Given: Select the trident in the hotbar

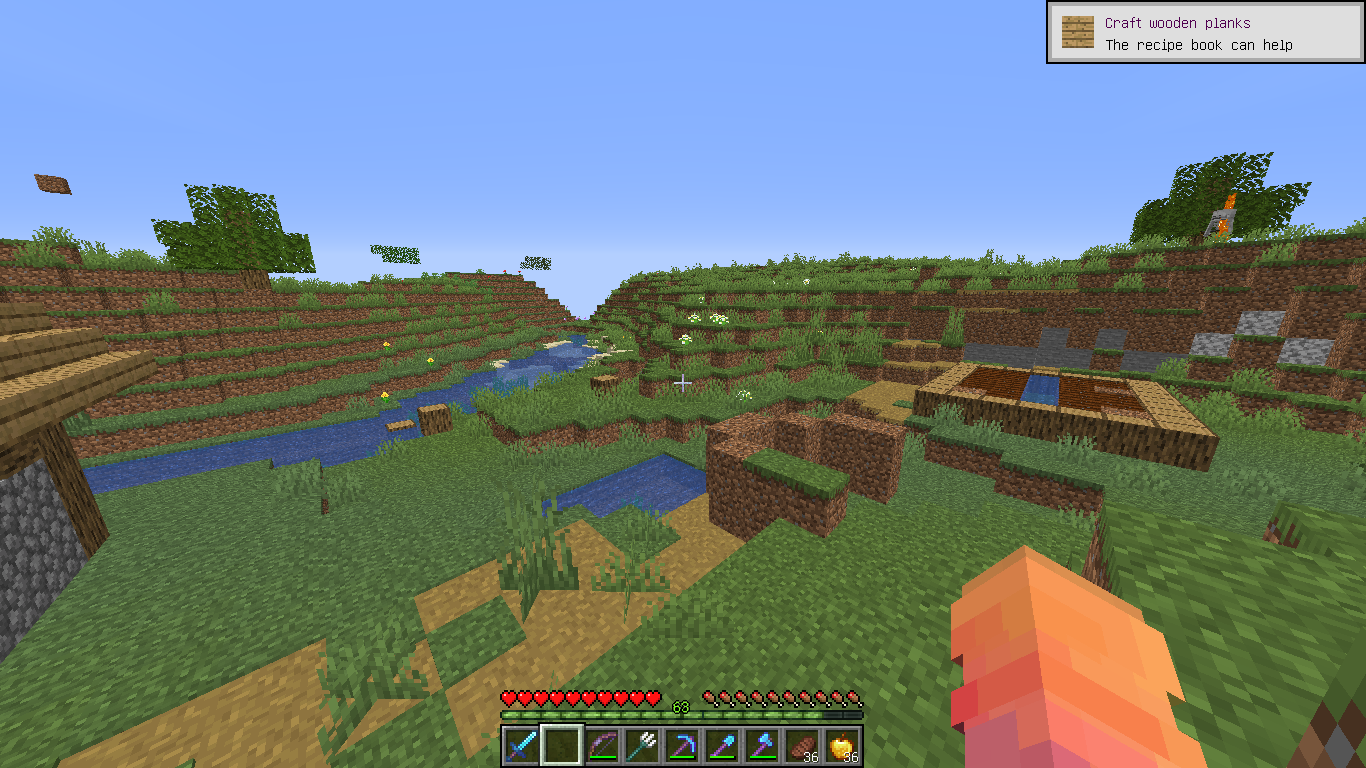Looking at the screenshot, I should [x=642, y=746].
